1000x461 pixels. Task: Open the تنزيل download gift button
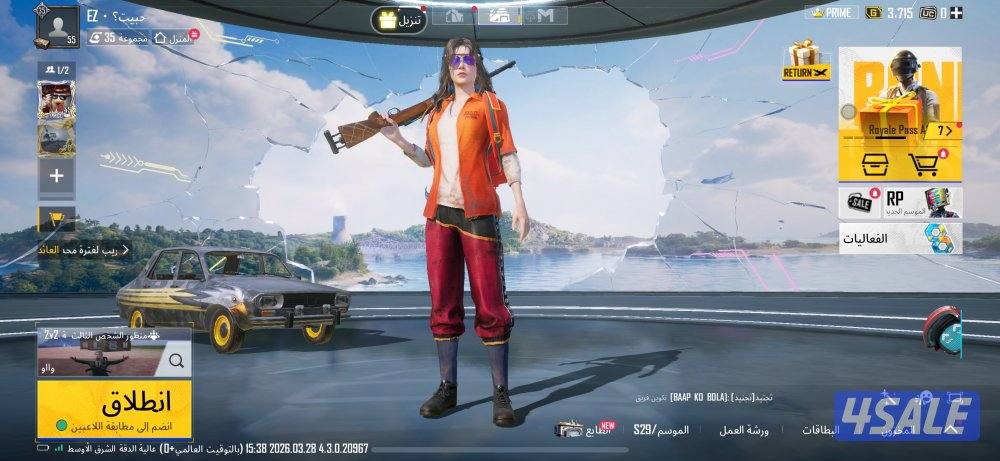399,19
